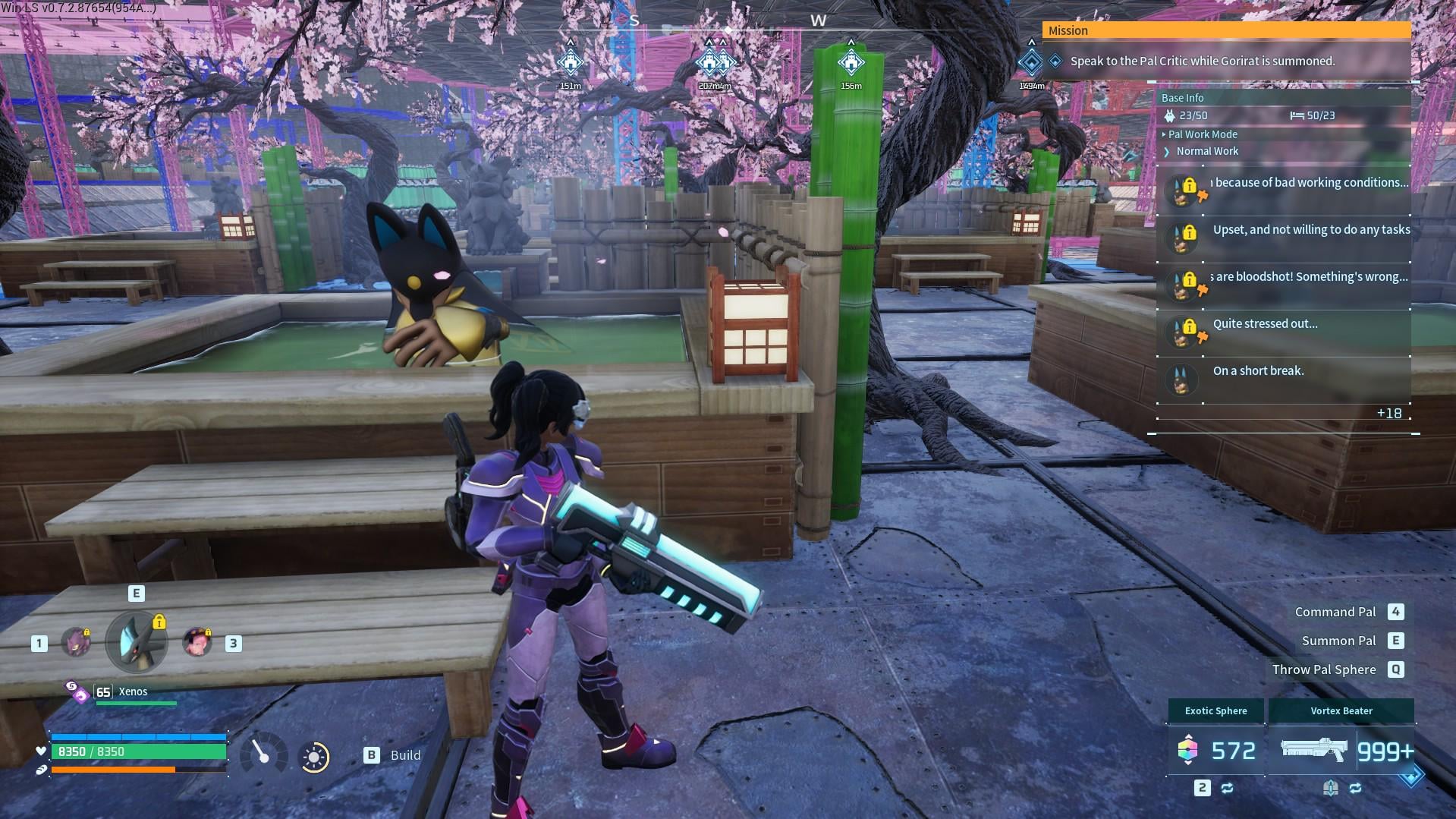This screenshot has height=819, width=1456.
Task: Expand the +18 more pals indicator
Action: click(x=1389, y=414)
